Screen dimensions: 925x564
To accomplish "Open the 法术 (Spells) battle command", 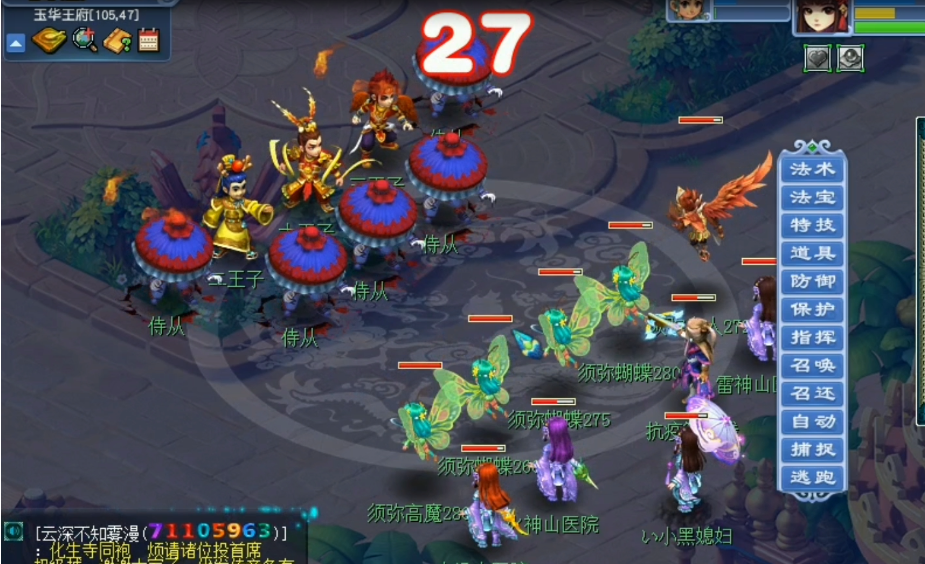I will [x=812, y=169].
